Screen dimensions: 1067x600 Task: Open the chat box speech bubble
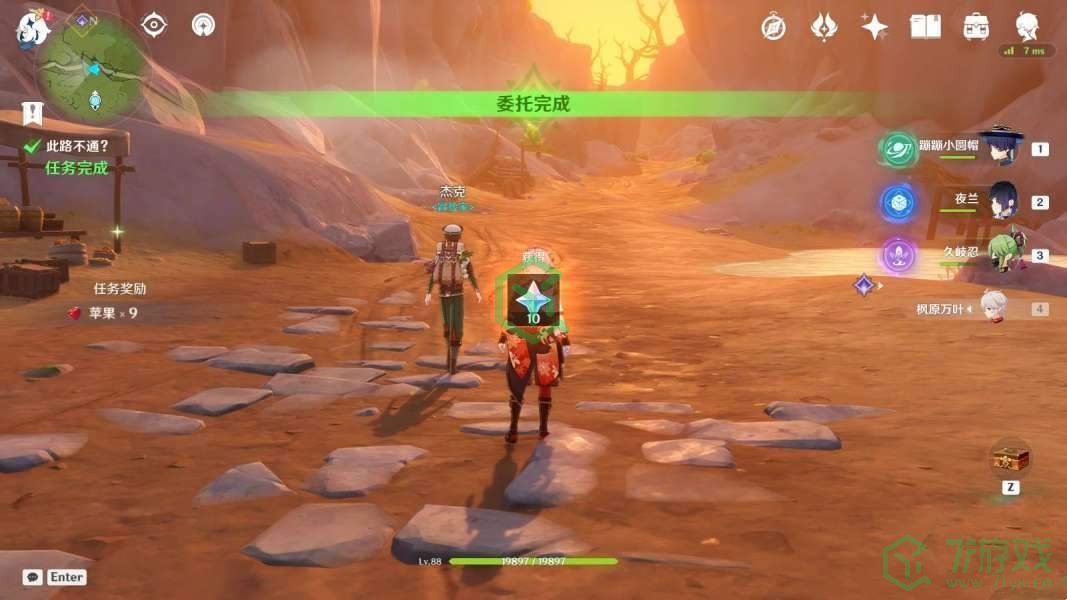tap(33, 577)
